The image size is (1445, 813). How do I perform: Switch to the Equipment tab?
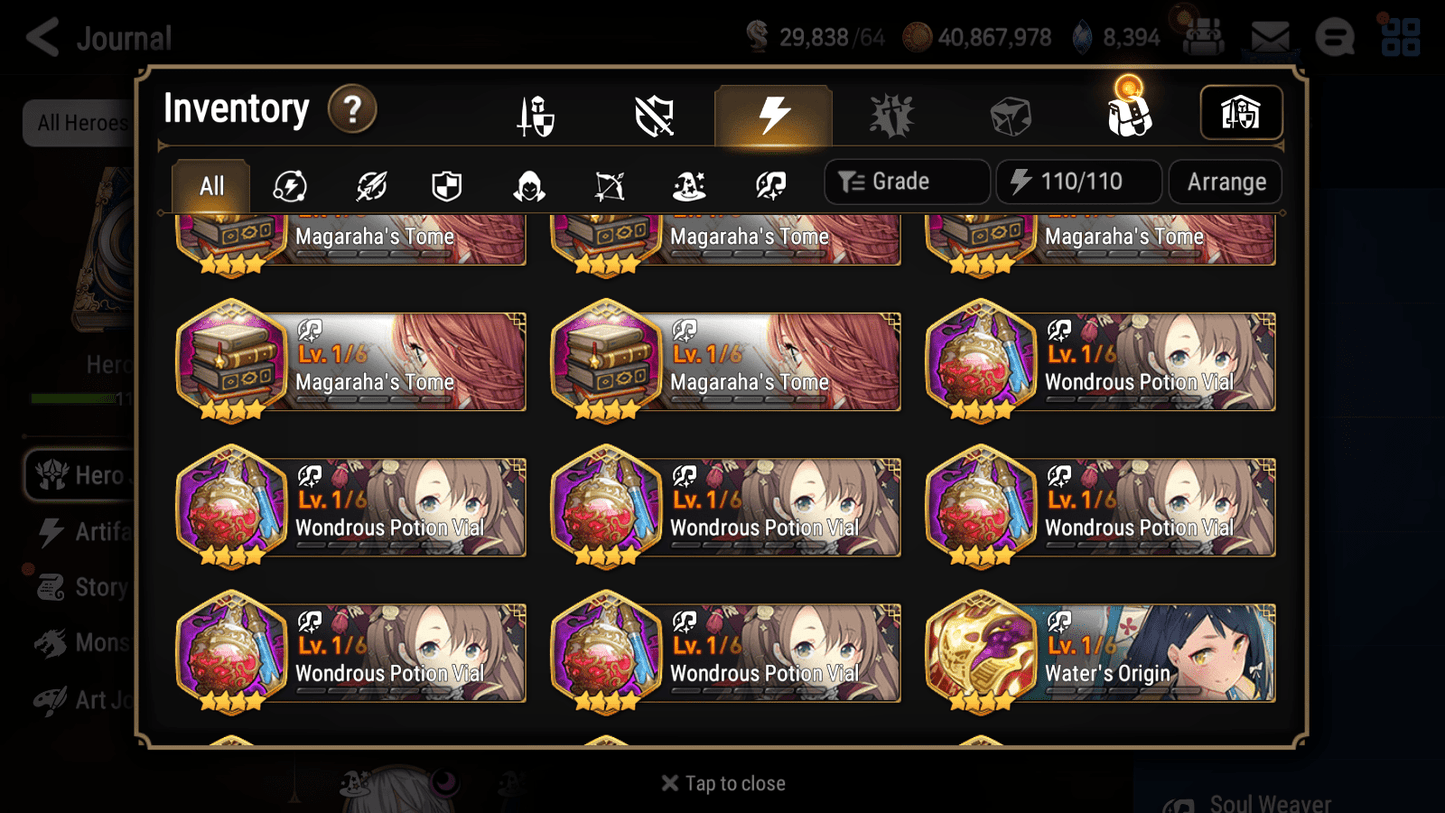[534, 114]
